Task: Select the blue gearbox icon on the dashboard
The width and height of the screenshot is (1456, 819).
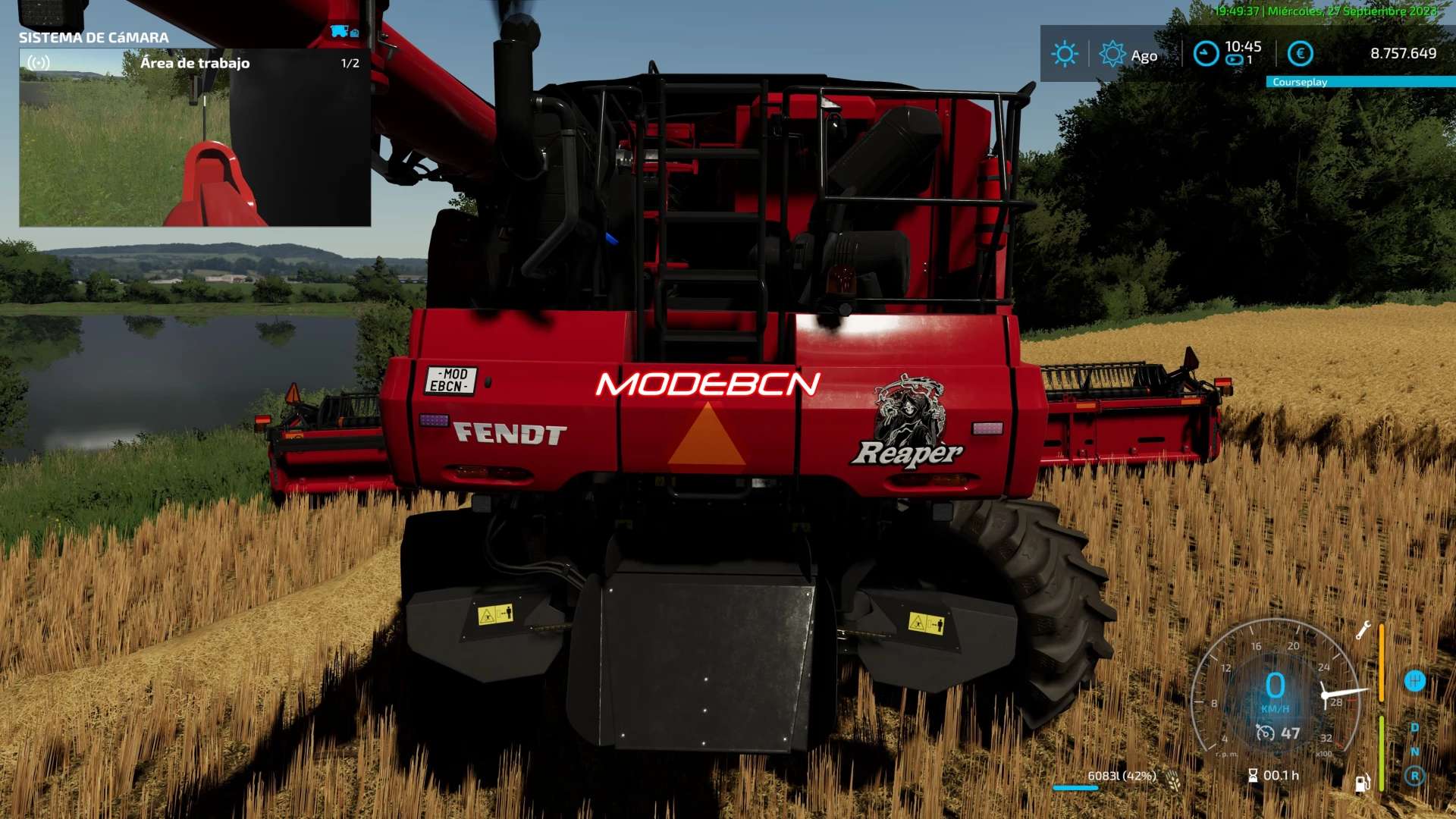Action: 1416,680
